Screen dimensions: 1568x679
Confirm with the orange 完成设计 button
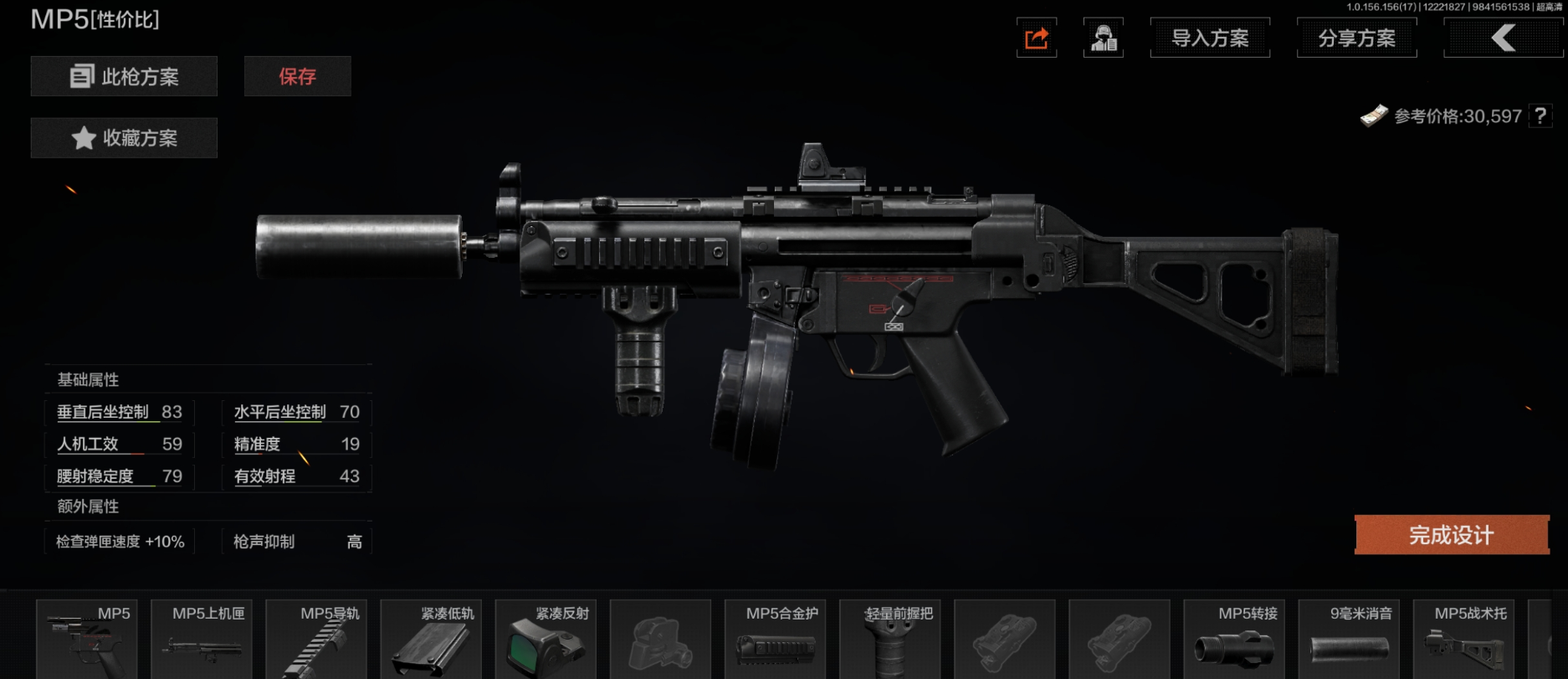click(x=1452, y=535)
